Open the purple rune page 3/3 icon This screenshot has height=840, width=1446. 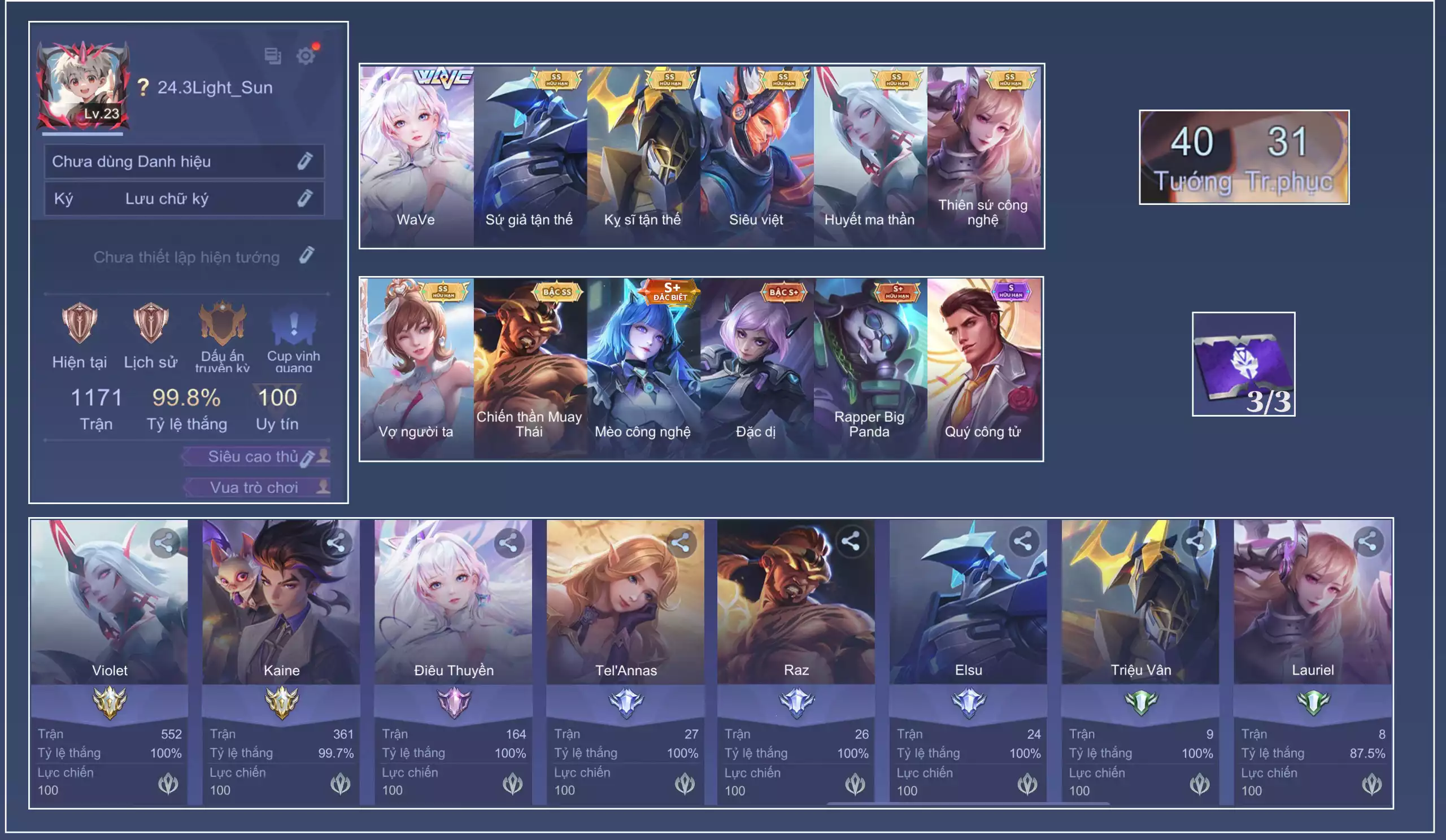coord(1243,364)
